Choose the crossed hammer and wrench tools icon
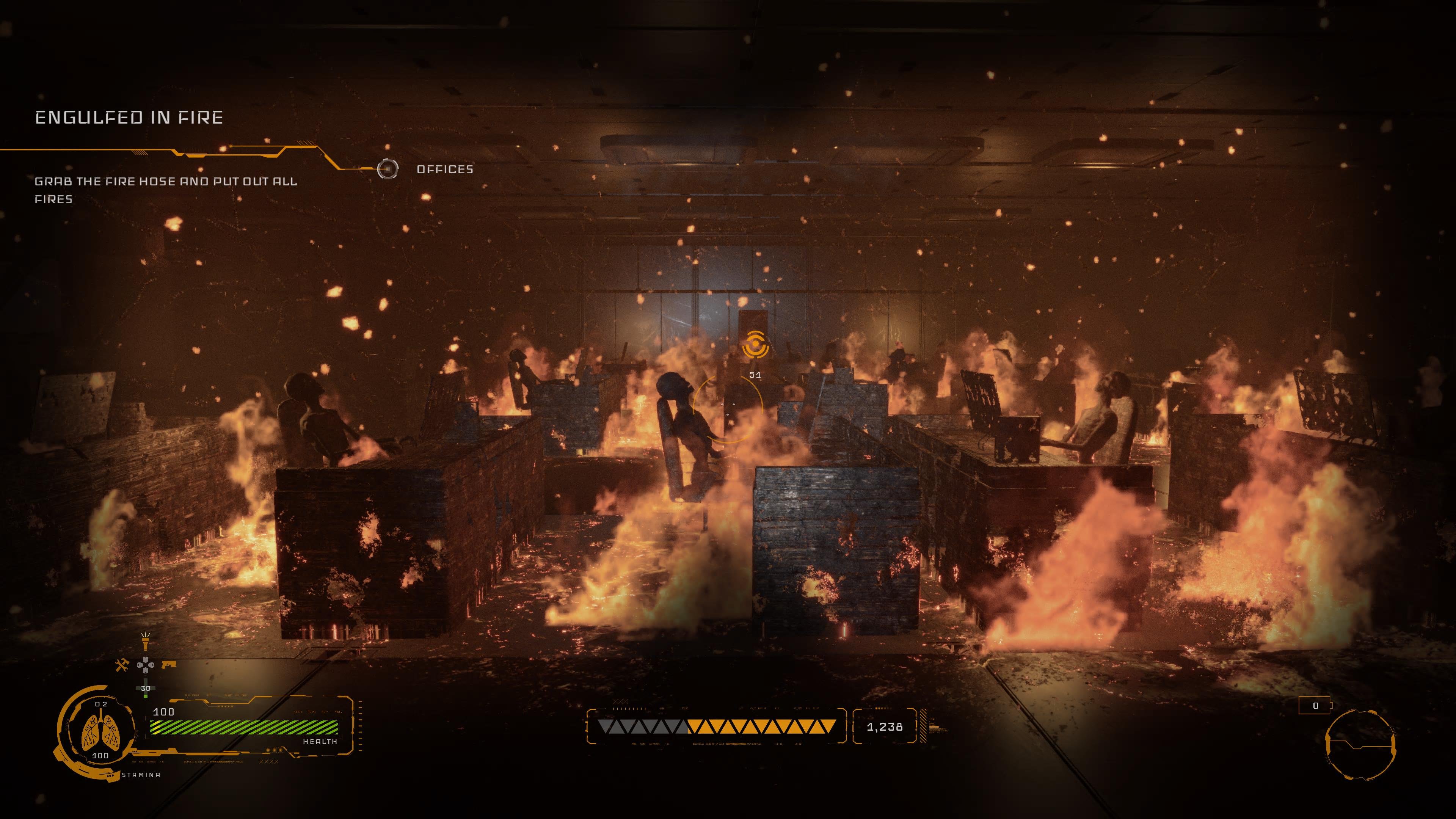1456x819 pixels. click(x=121, y=665)
